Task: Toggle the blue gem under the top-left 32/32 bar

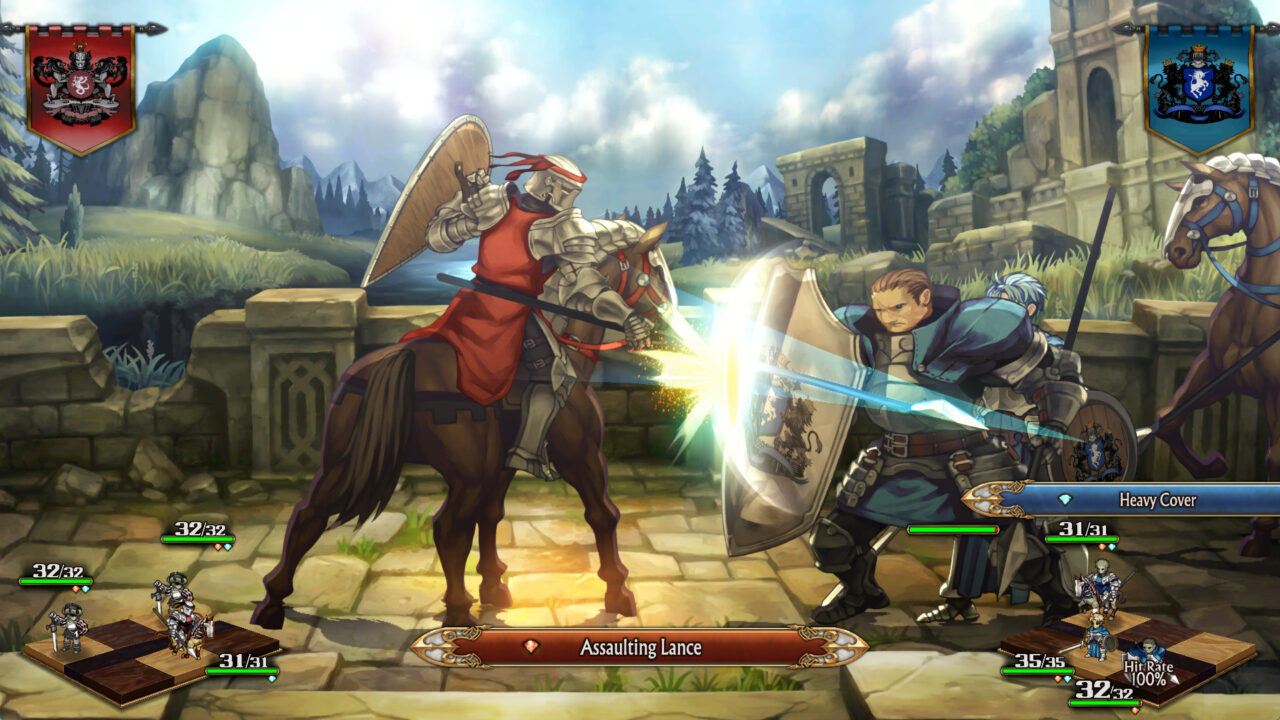Action: pos(227,547)
